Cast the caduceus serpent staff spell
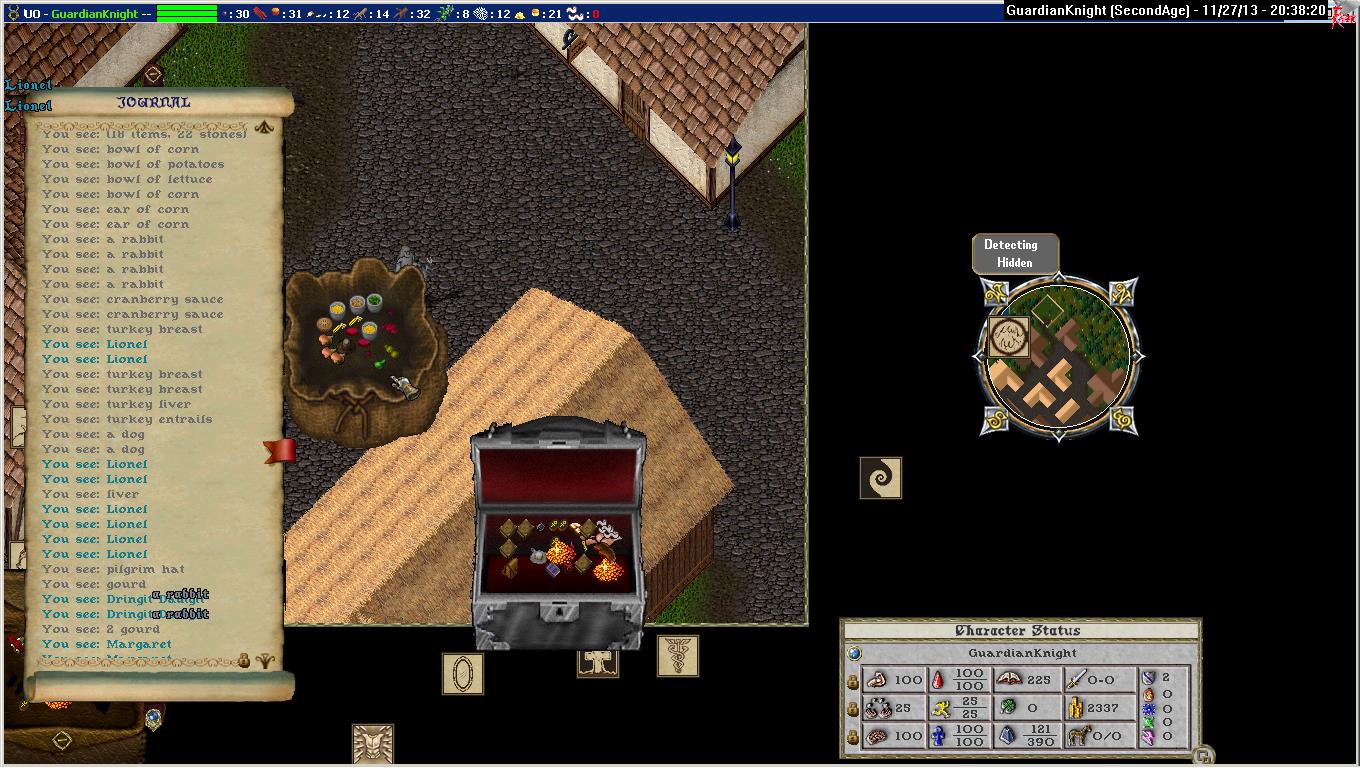Screen dimensions: 1360x768 click(677, 655)
